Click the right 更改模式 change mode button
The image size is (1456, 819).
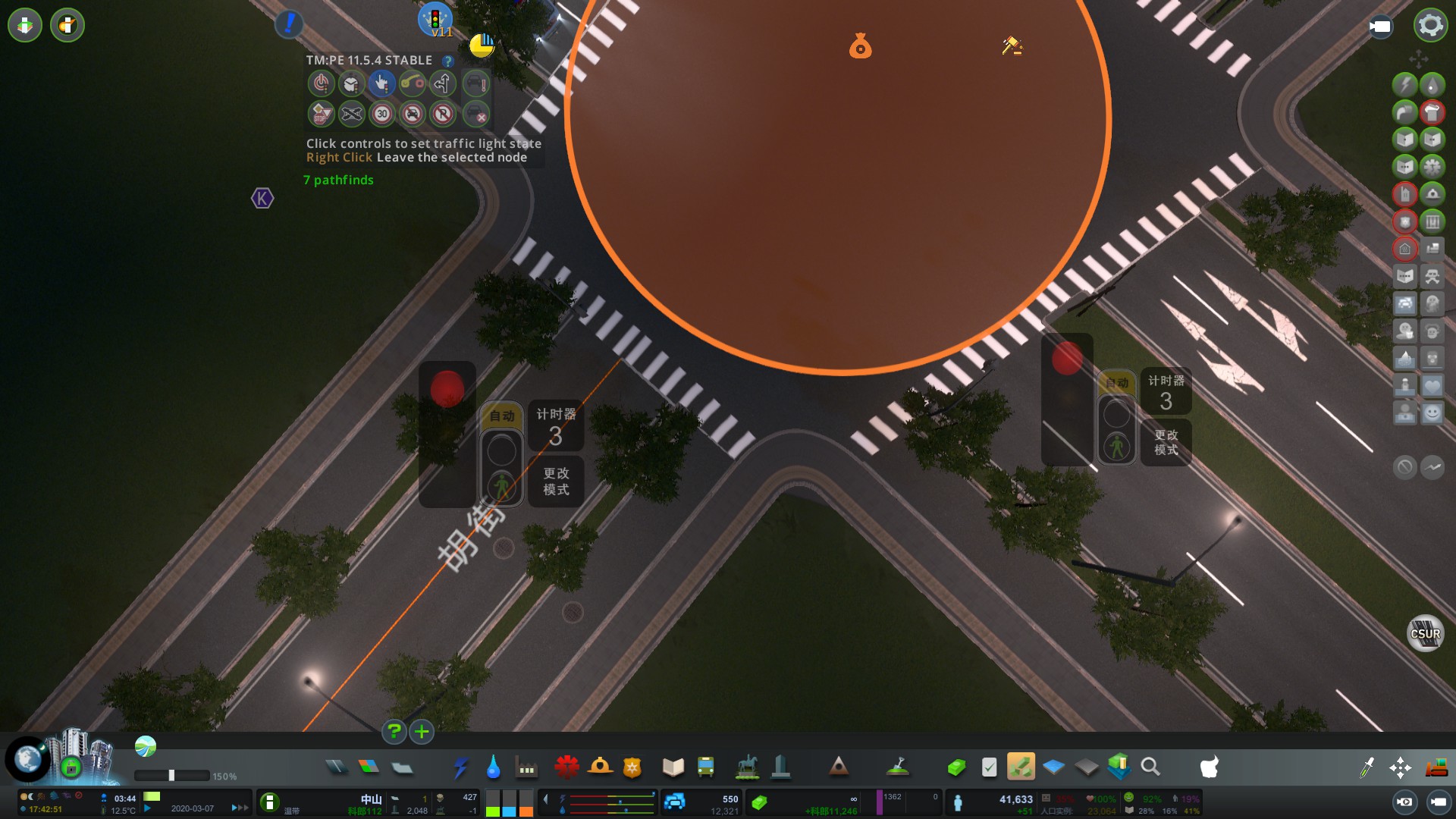coord(1166,443)
